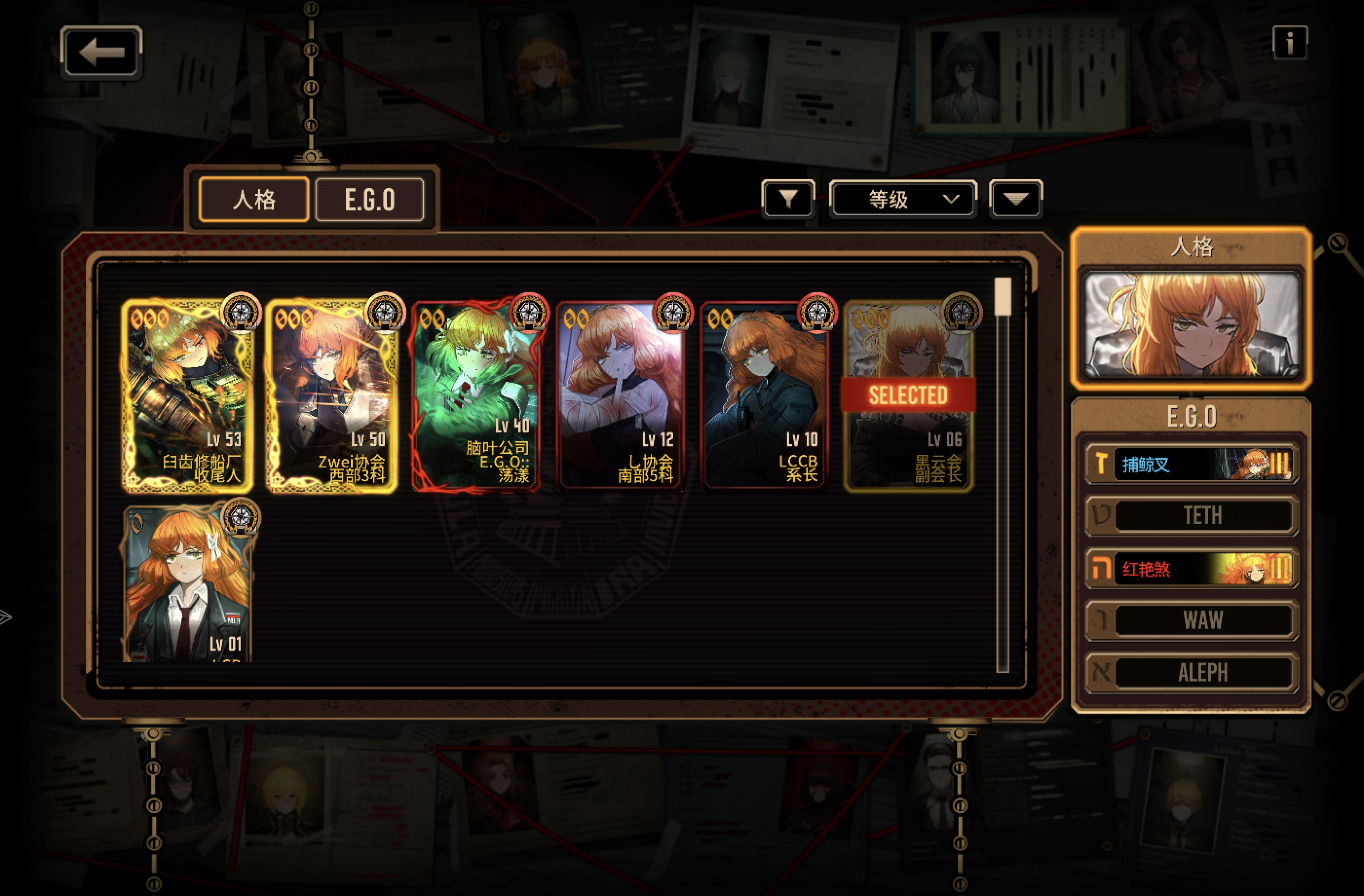Select the Lv 53 臼齿修船厂 收尾人 card
The image size is (1364, 896).
pyautogui.click(x=188, y=395)
